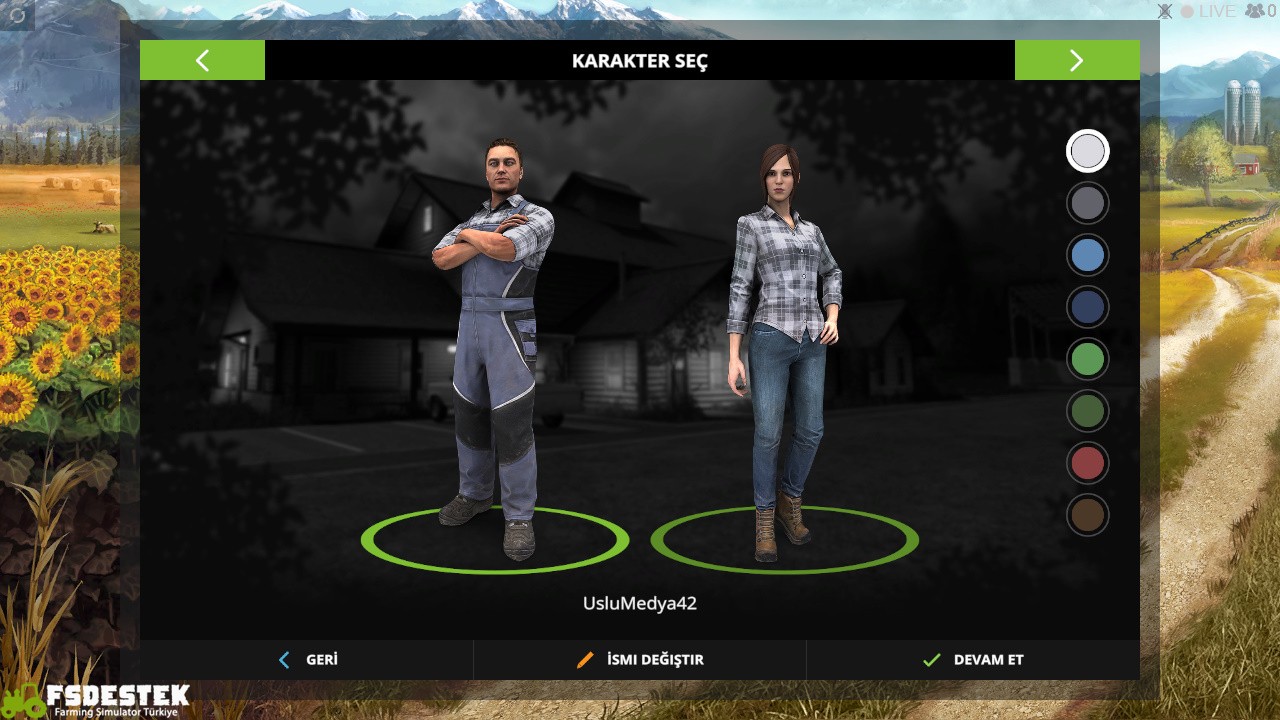Select the light blue outfit color

click(1087, 255)
